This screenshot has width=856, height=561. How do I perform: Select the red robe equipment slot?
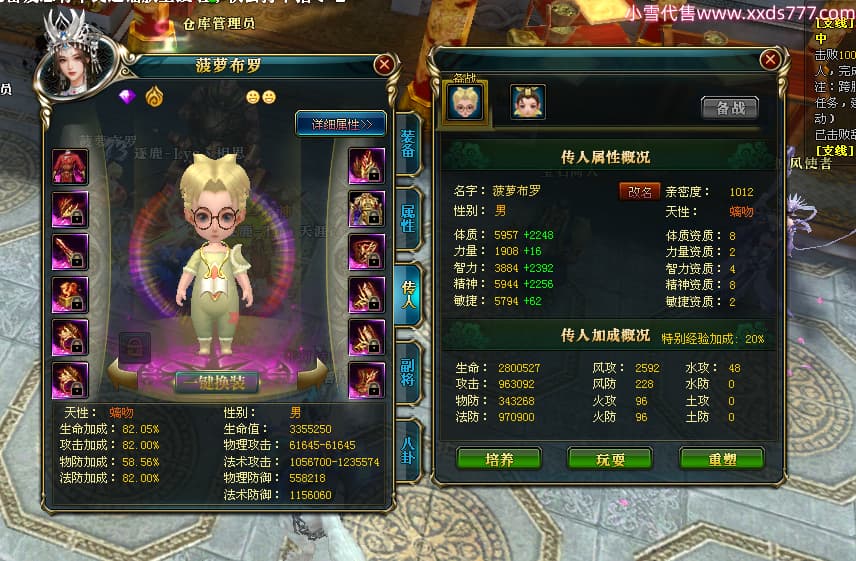point(70,166)
